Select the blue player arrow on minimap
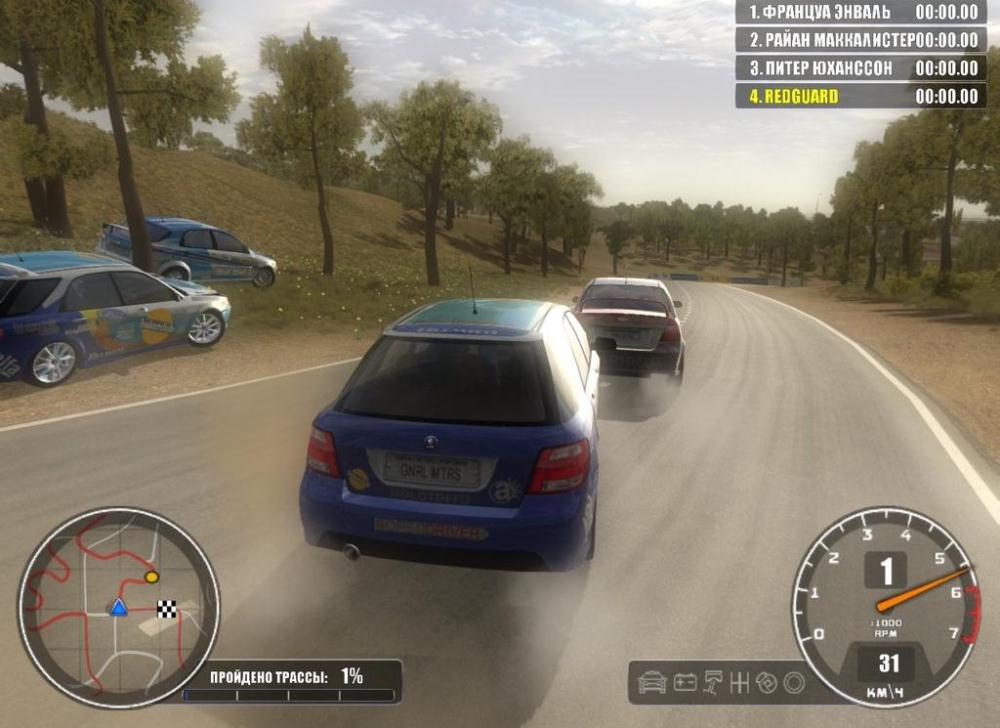The image size is (1000, 728). (x=118, y=607)
